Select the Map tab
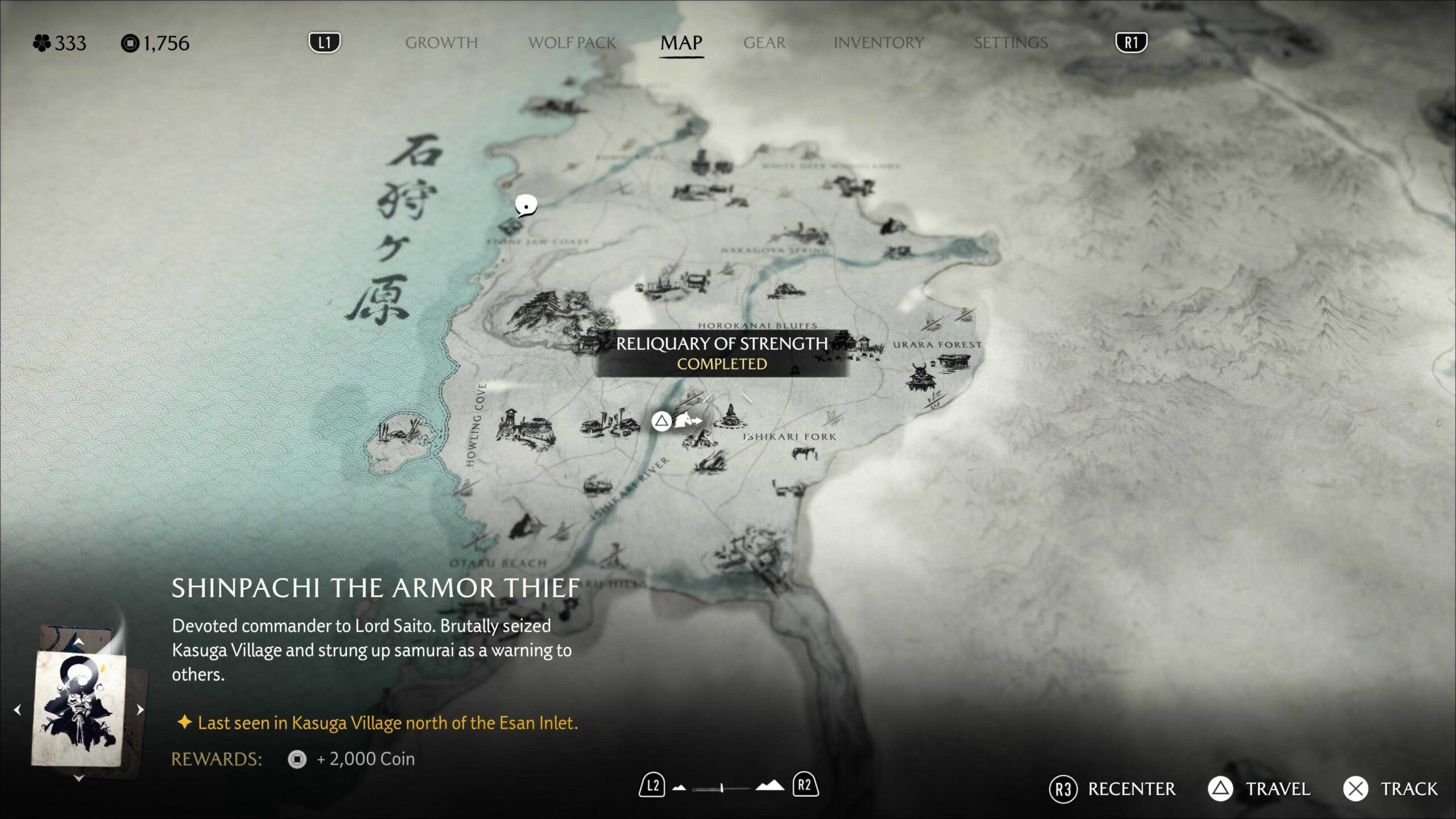The width and height of the screenshot is (1456, 819). pyautogui.click(x=681, y=43)
